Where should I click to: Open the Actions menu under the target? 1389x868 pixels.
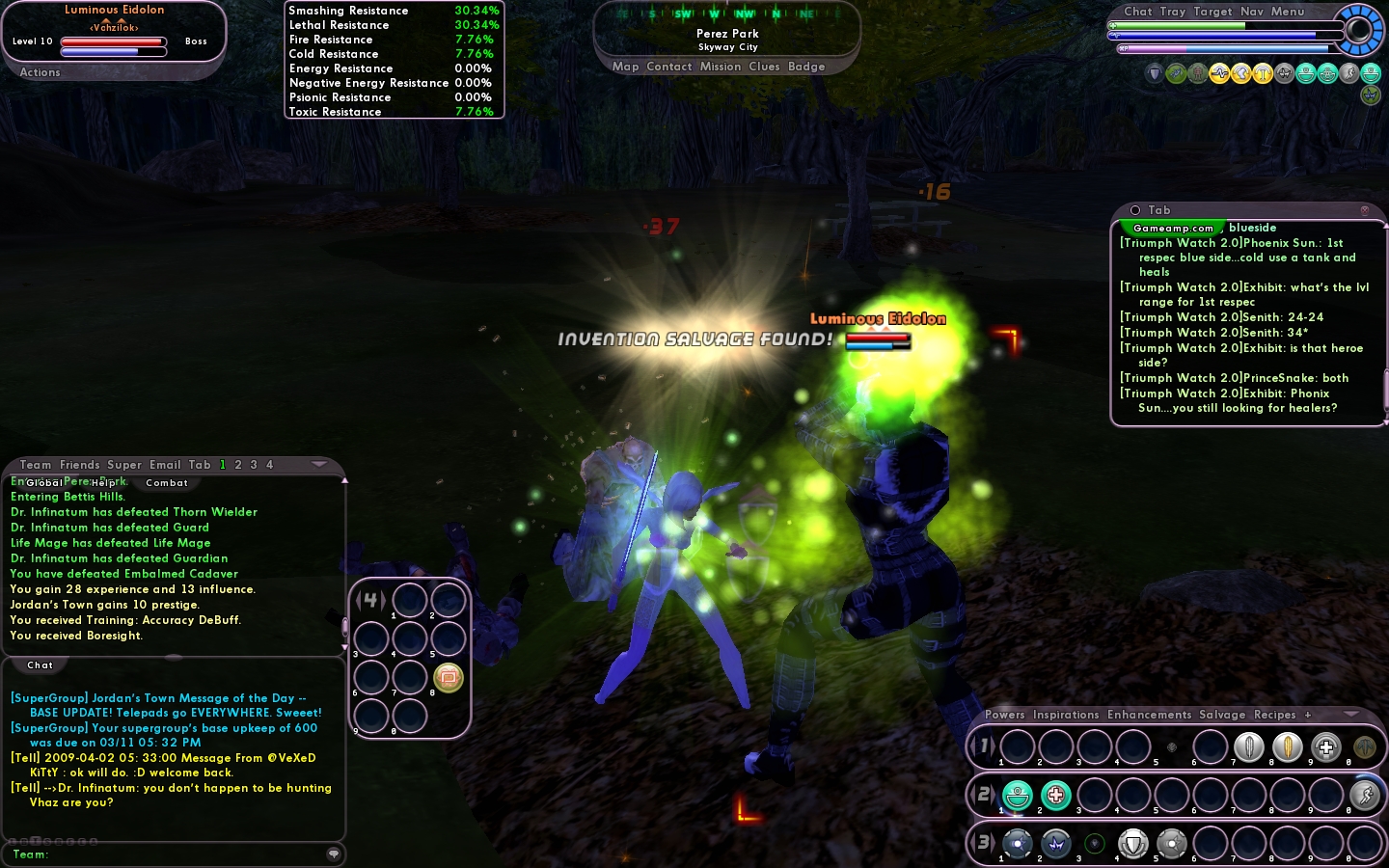pyautogui.click(x=40, y=72)
